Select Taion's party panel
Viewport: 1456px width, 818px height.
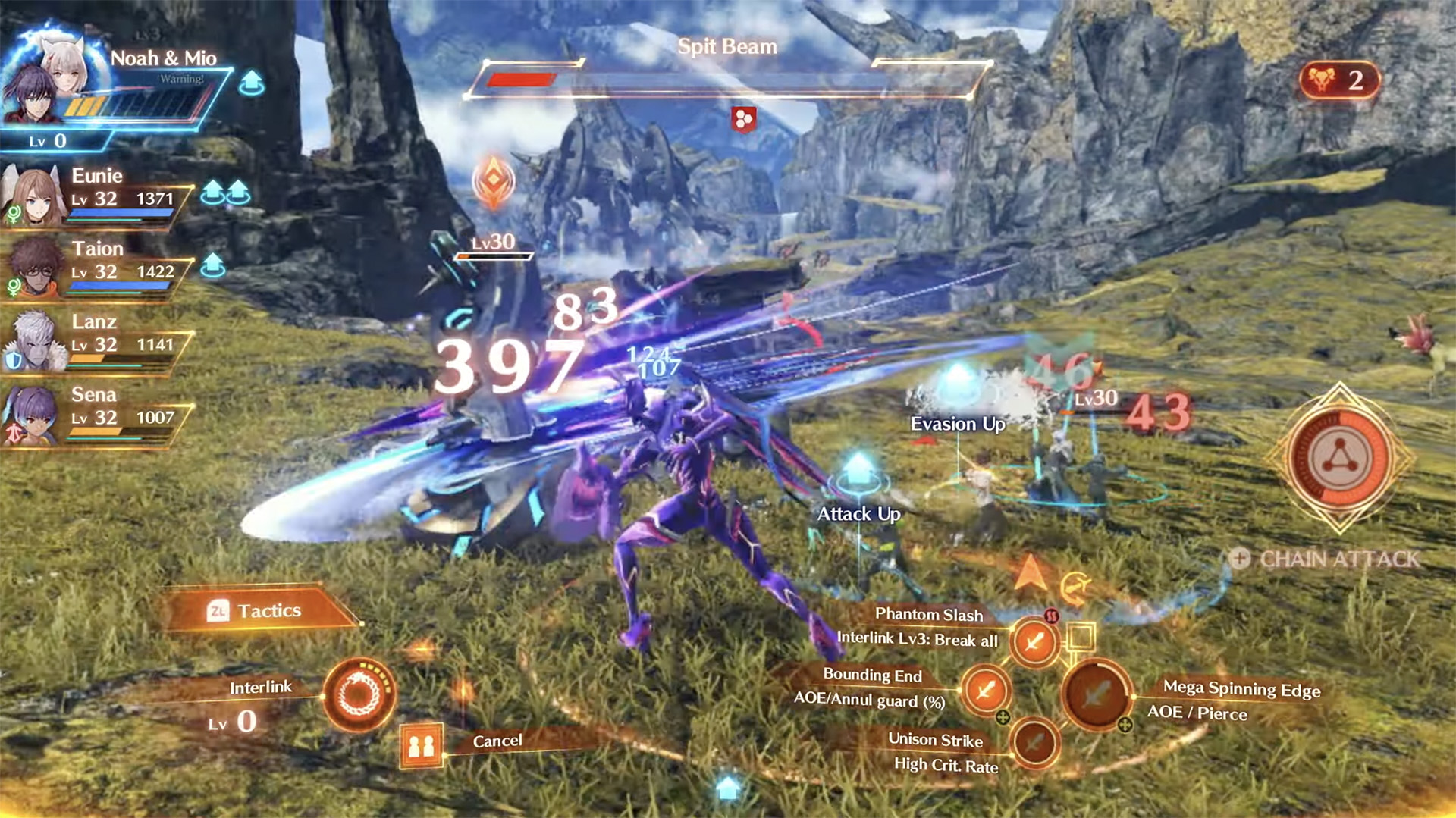(x=95, y=268)
